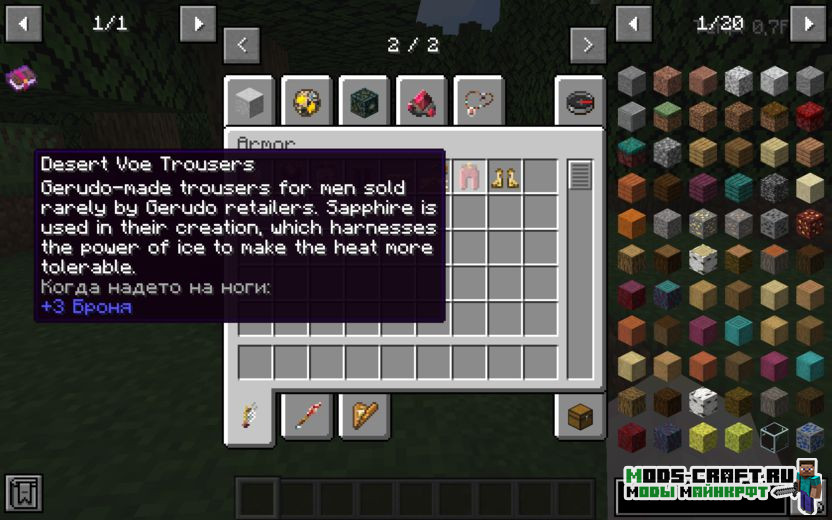Pick the golden boots armor item

pos(504,177)
